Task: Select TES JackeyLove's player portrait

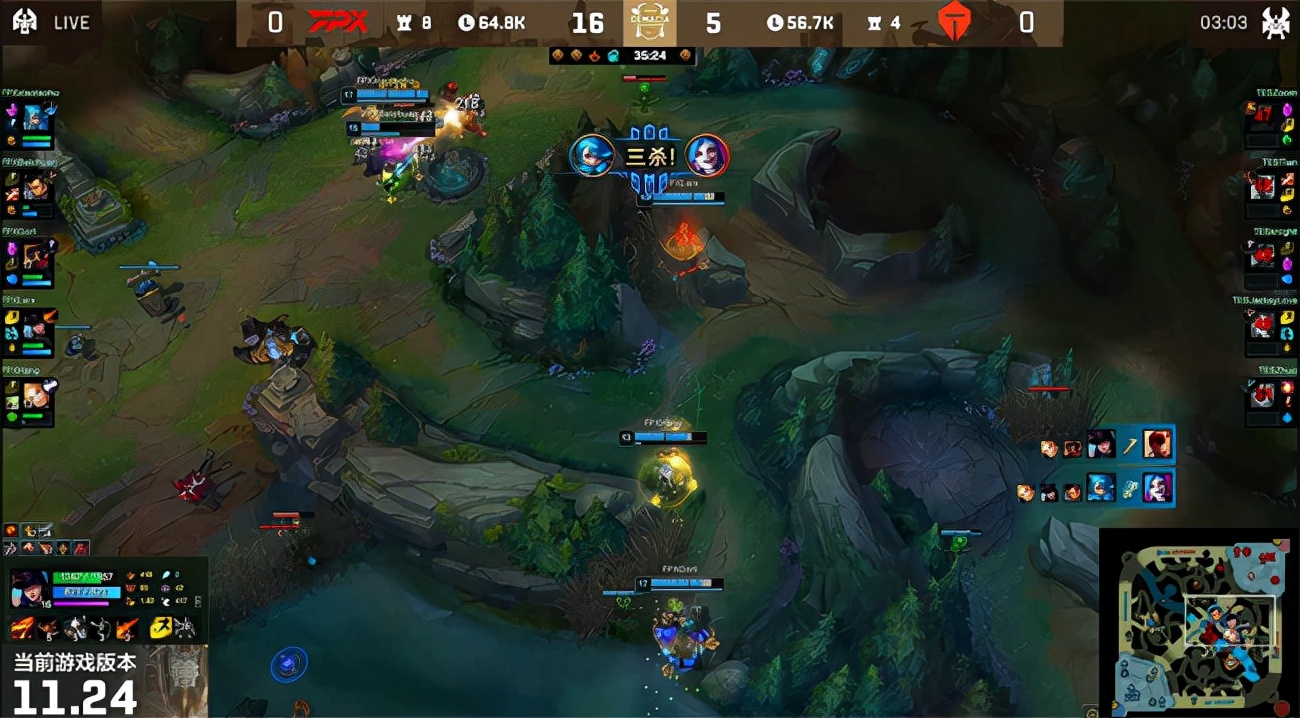Action: (1263, 323)
